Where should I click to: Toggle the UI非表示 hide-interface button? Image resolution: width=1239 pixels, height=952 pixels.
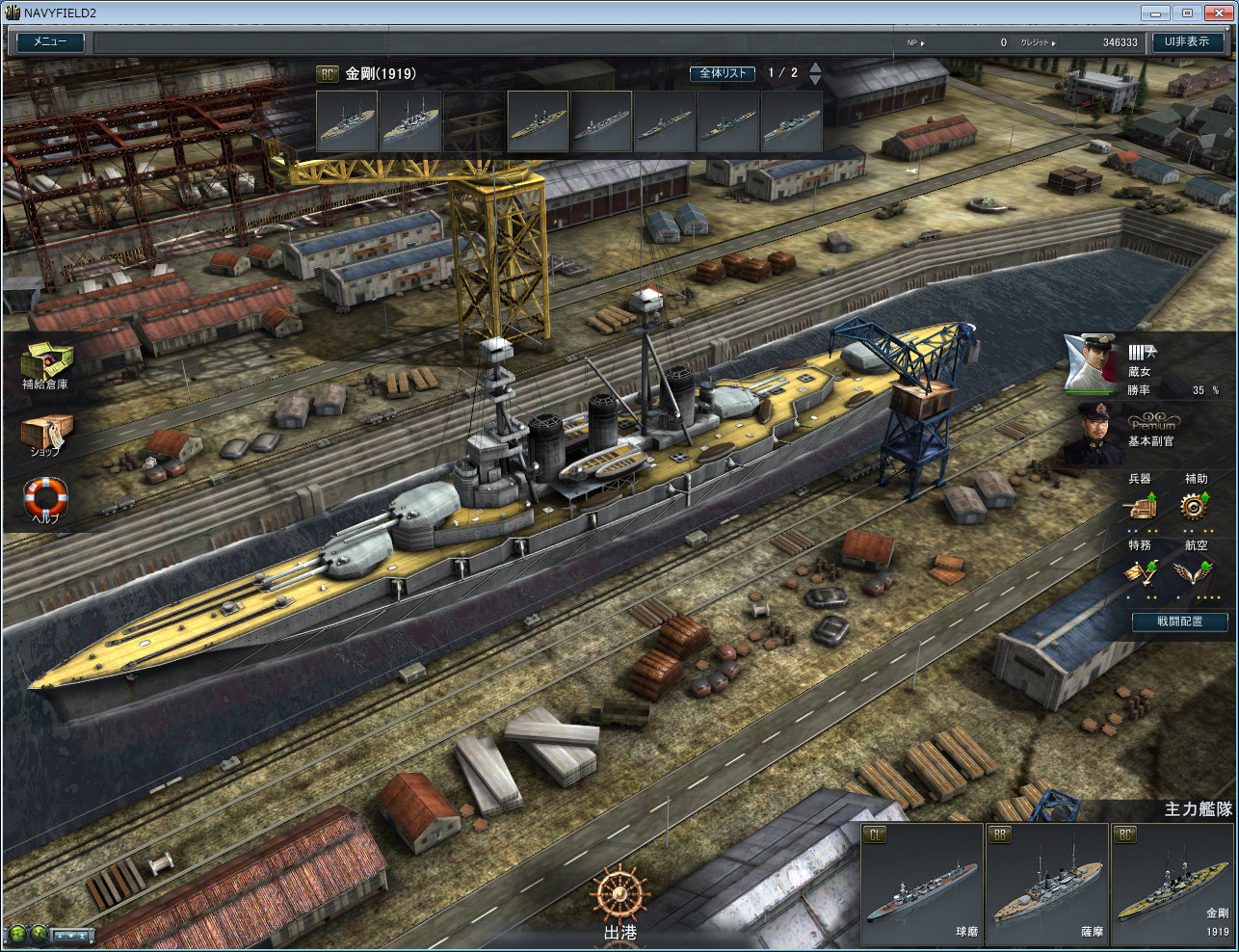[1186, 42]
